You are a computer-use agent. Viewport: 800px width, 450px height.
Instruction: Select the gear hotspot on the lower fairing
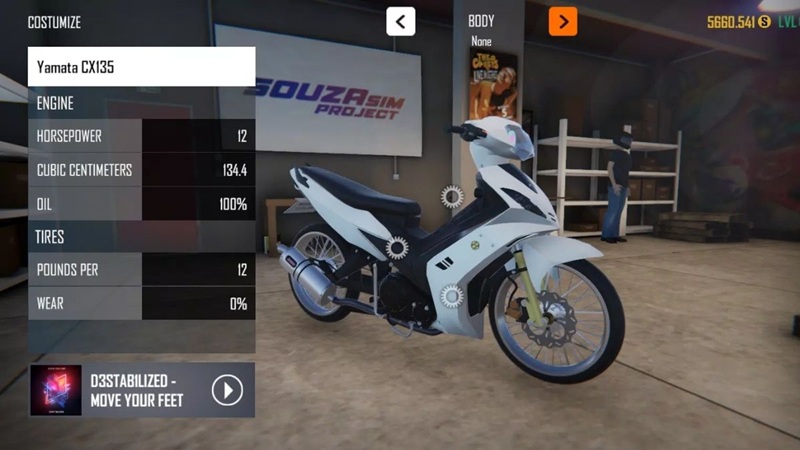pyautogui.click(x=451, y=296)
